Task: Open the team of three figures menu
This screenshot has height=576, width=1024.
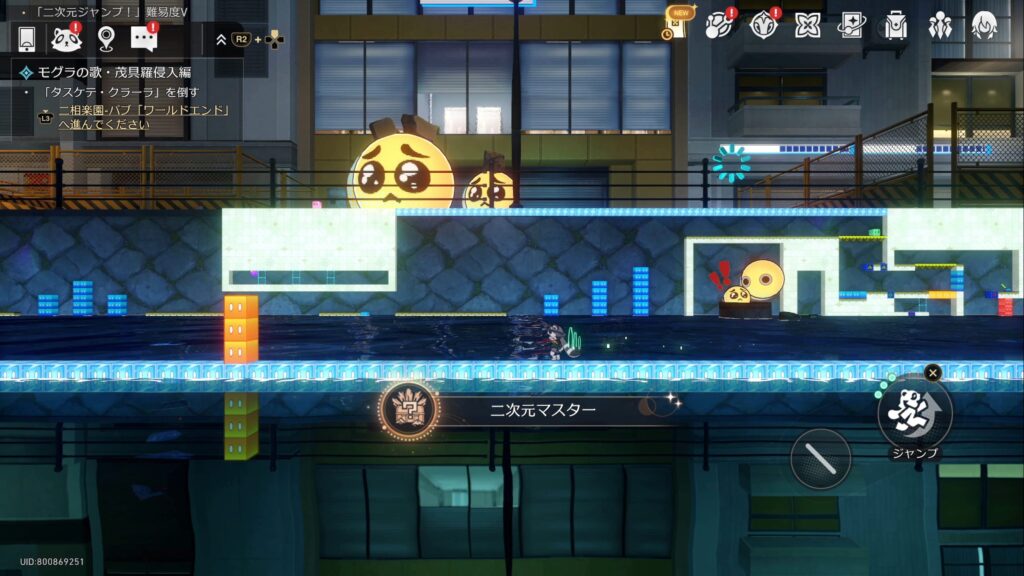Action: pos(940,25)
